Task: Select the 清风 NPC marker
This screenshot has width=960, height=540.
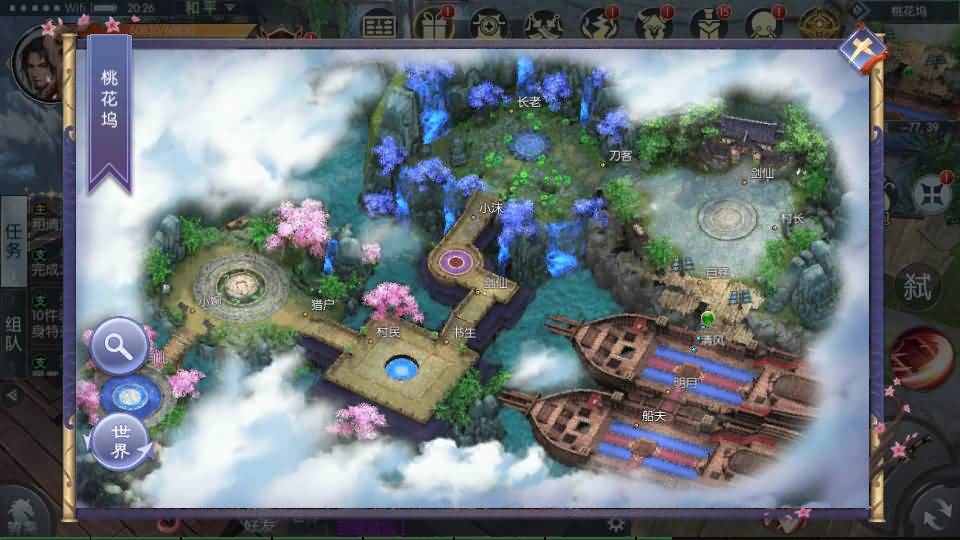Action: tap(711, 340)
